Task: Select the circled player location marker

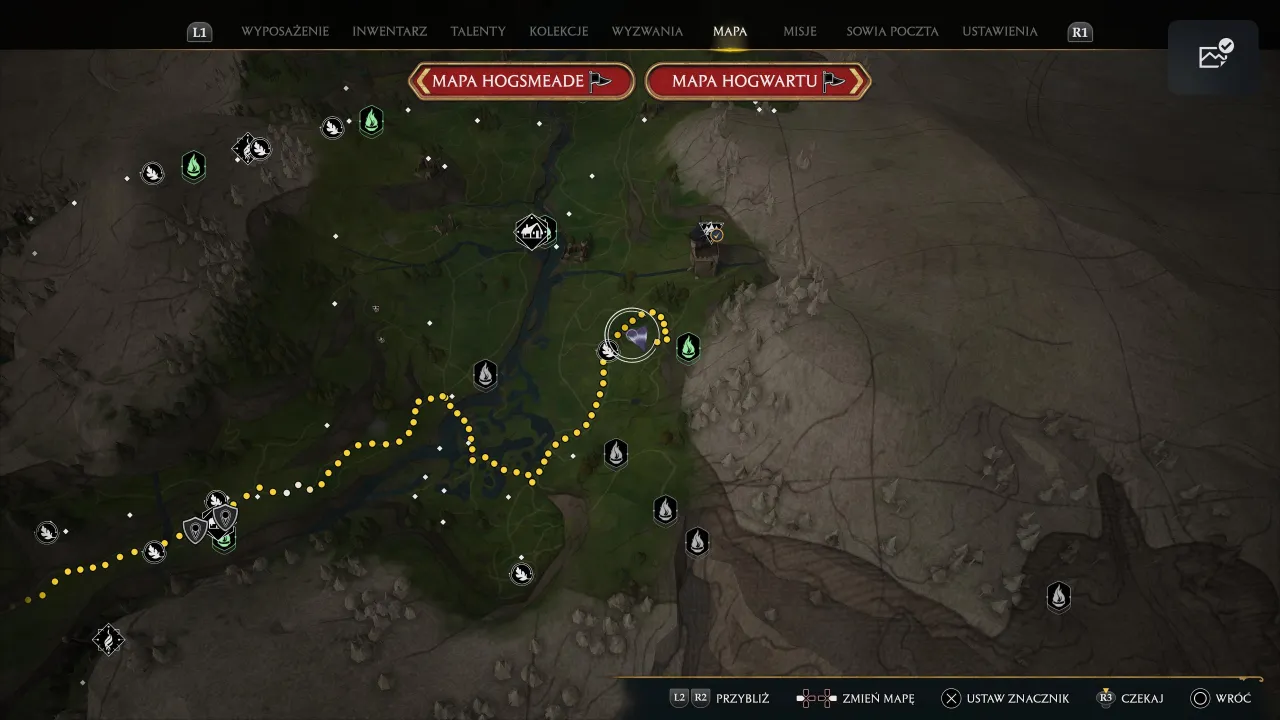Action: [x=632, y=335]
